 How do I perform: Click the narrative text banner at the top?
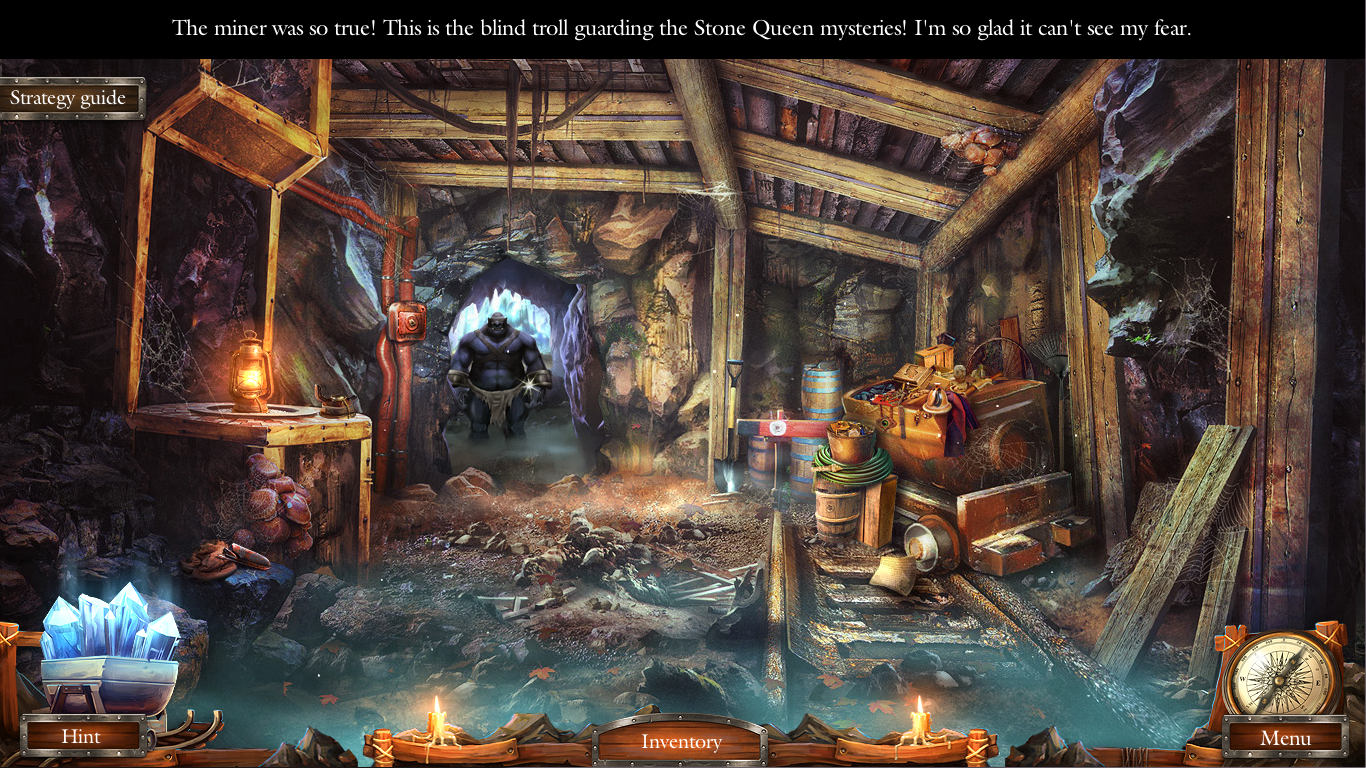pos(683,27)
